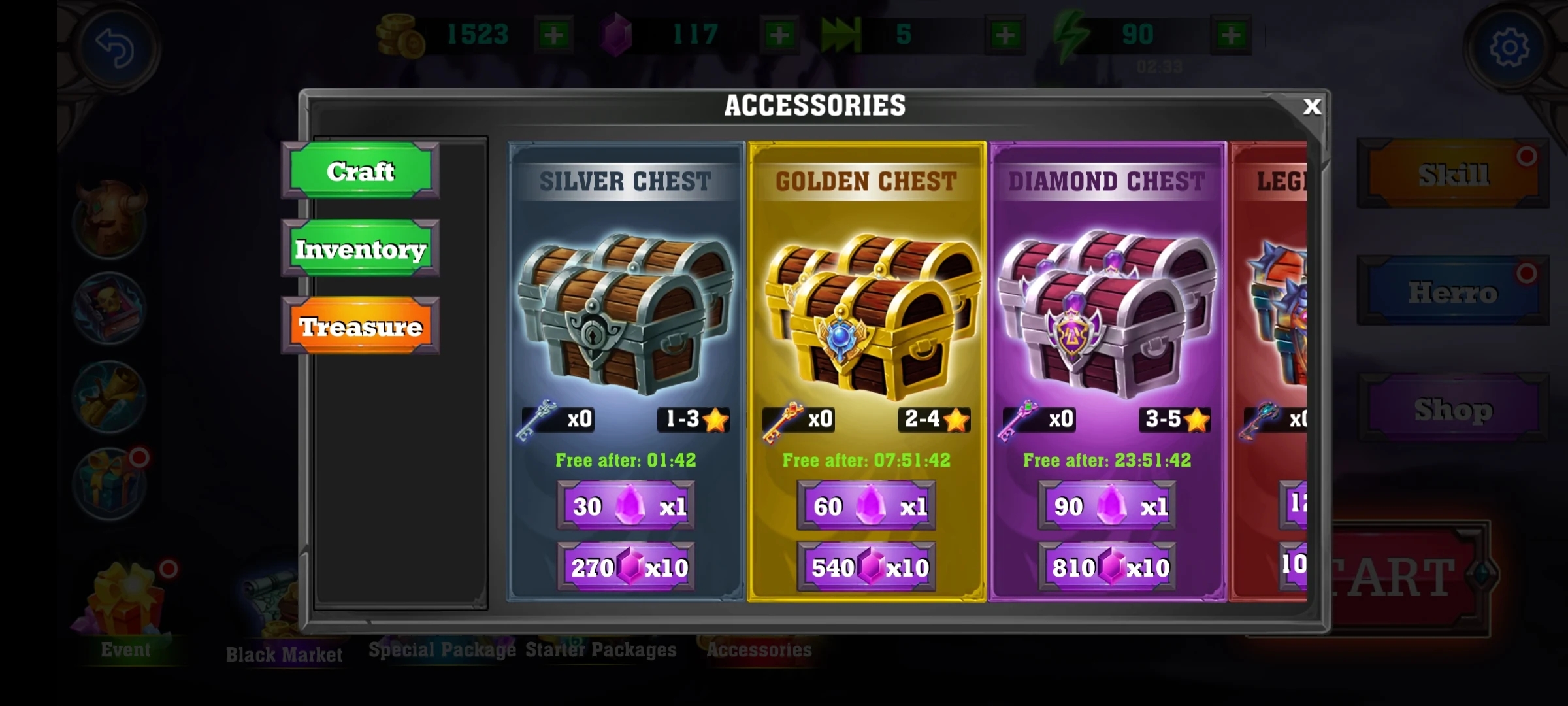Close the Accessories window
Screen dimensions: 1568x706
coord(1311,107)
